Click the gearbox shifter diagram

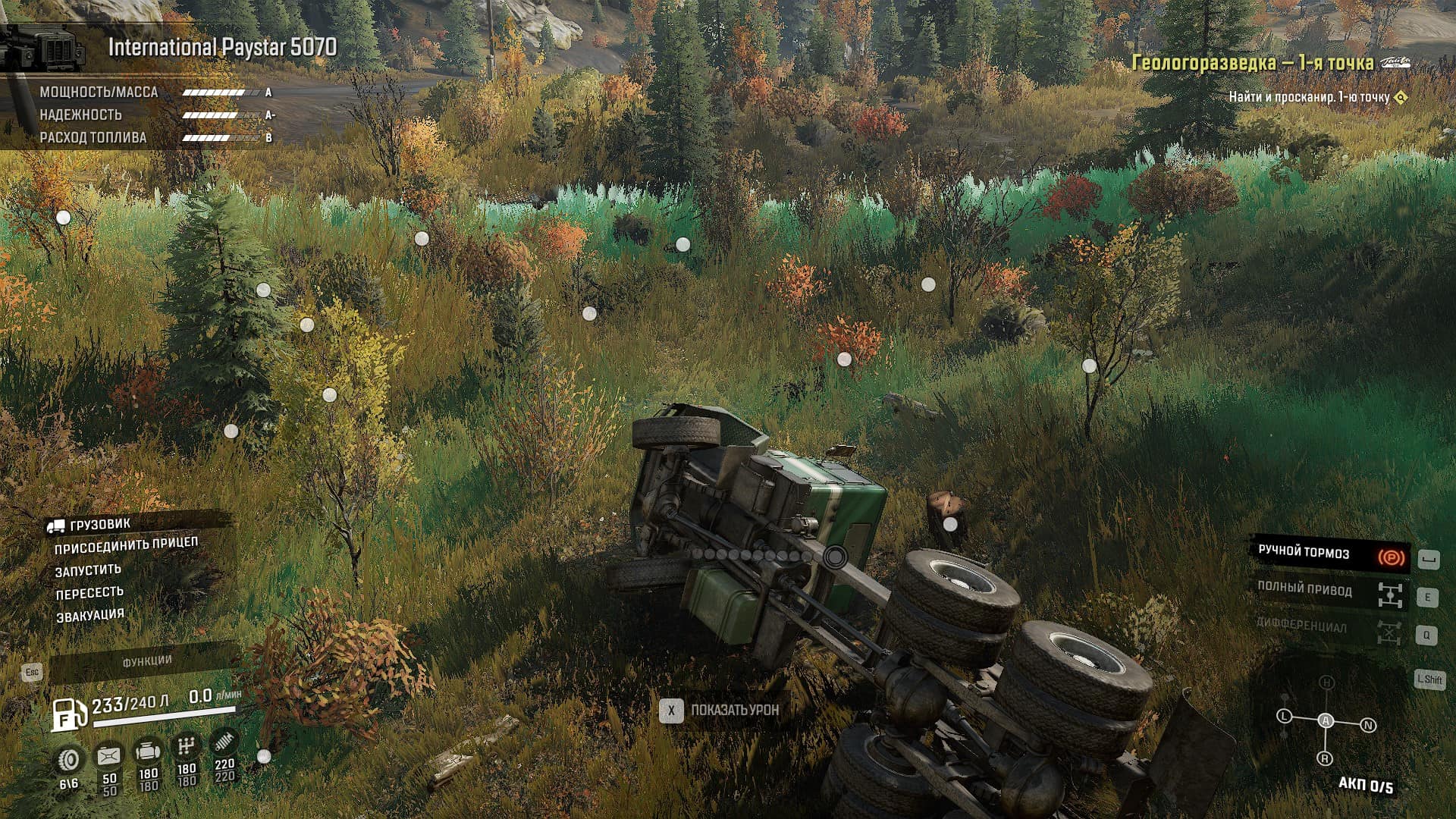click(1326, 722)
